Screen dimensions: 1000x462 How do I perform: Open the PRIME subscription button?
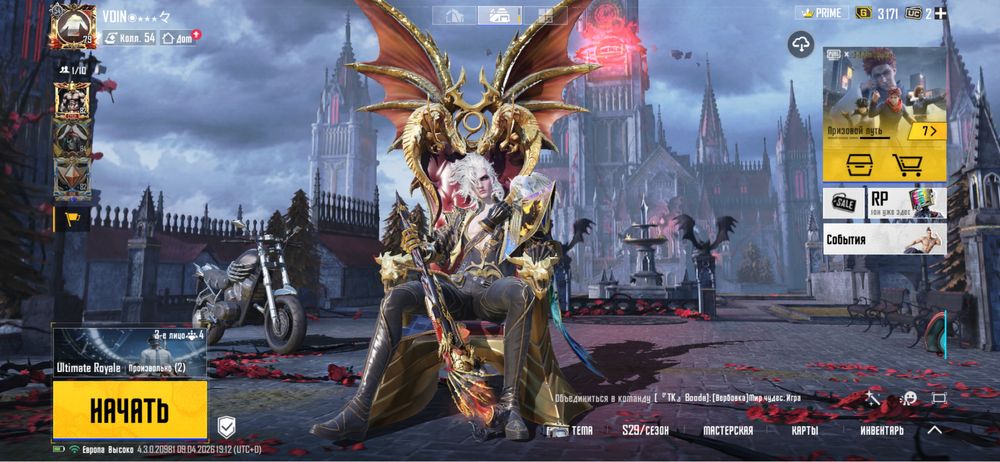pos(821,13)
